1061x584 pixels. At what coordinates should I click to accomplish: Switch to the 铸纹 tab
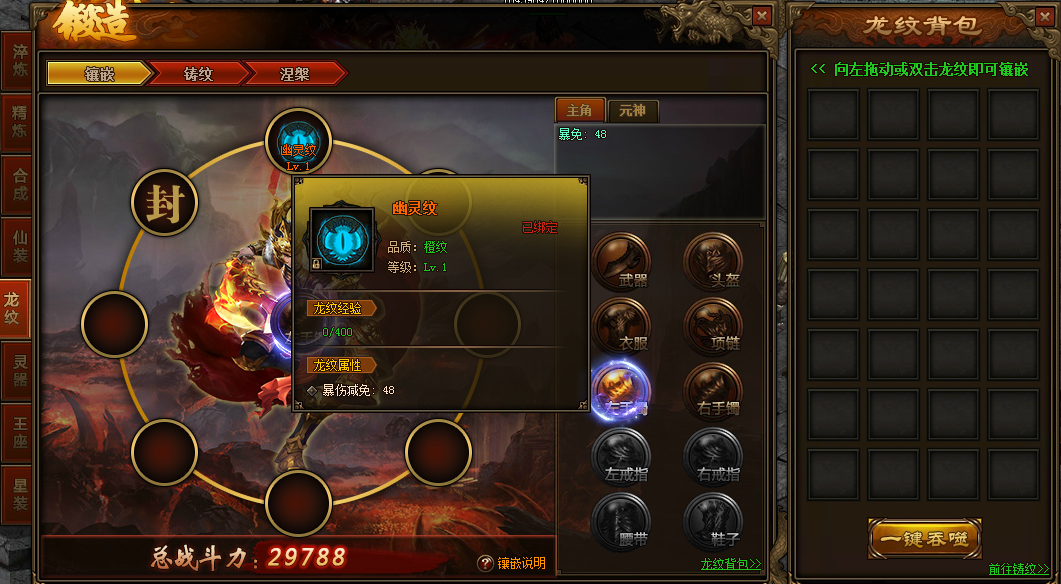[198, 74]
